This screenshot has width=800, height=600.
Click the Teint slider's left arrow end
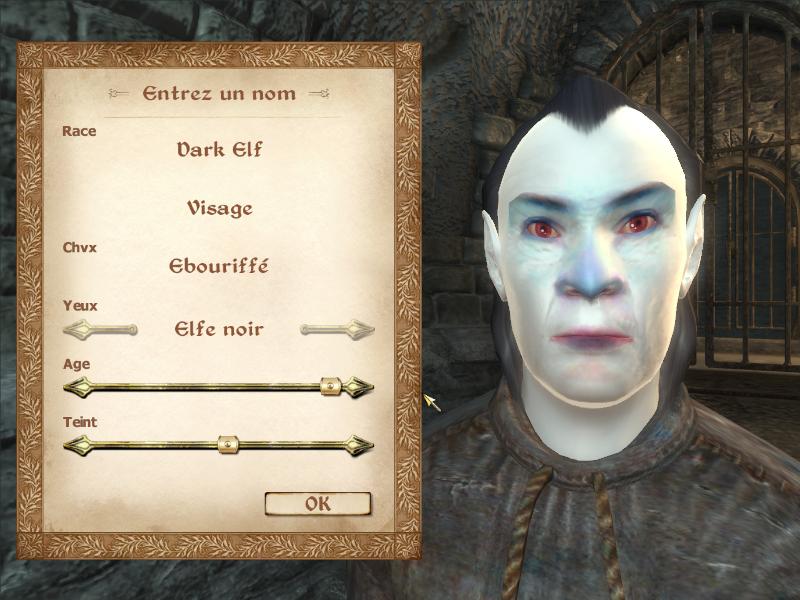point(74,444)
